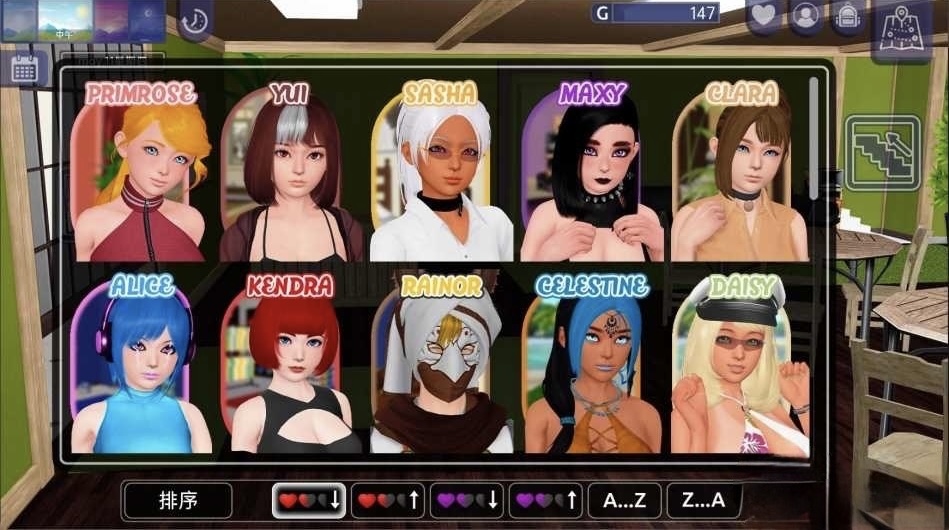This screenshot has width=949, height=530.
Task: Sort characters alphabetically A to Z
Action: 623,499
